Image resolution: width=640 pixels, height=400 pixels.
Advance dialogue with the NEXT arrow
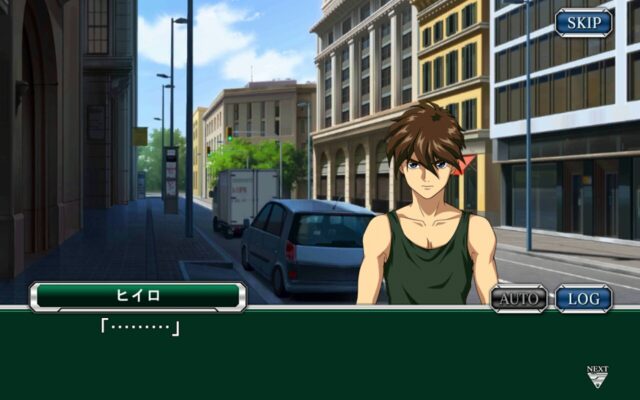pos(597,376)
